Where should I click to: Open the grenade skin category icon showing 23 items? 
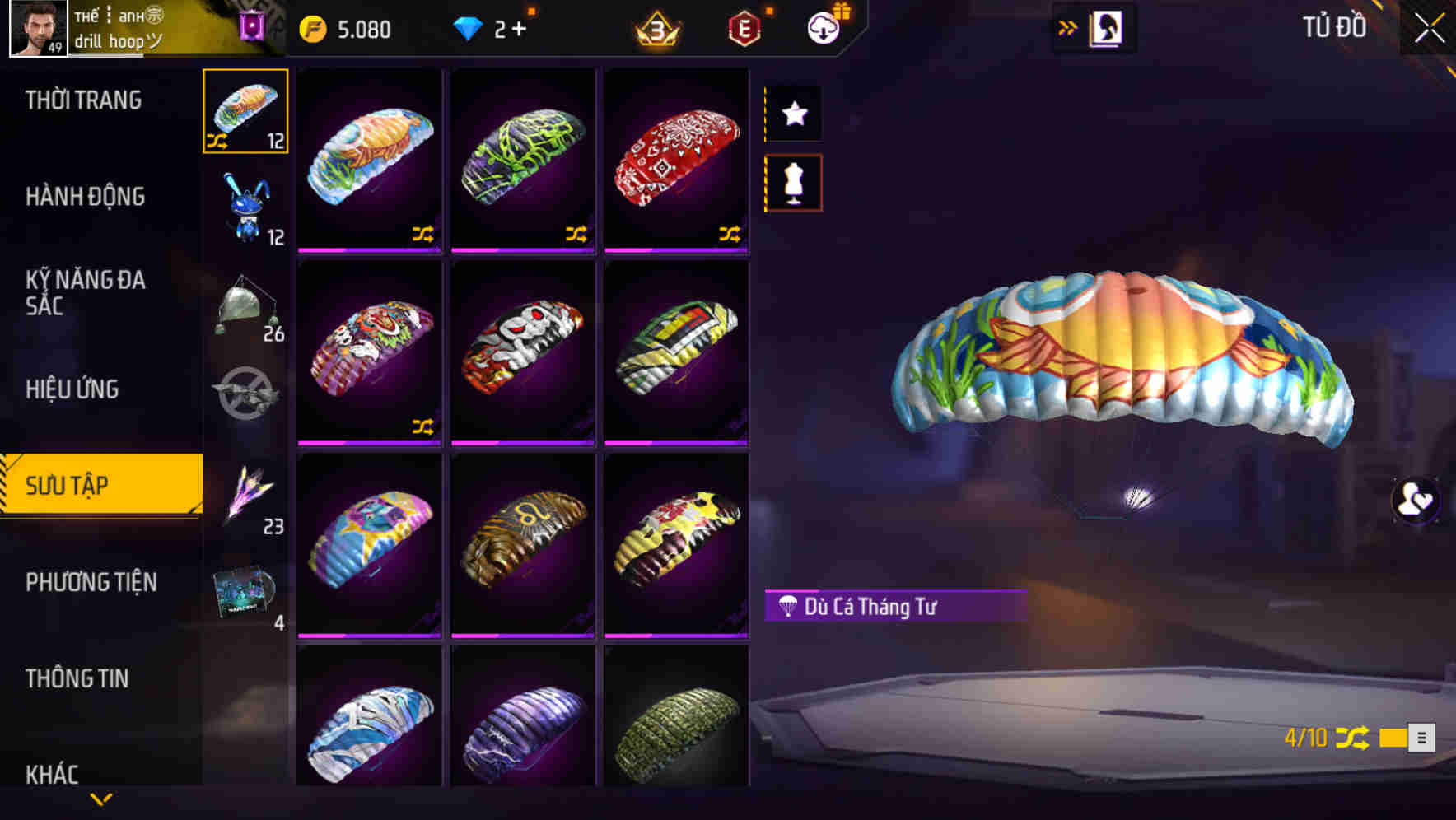click(245, 492)
